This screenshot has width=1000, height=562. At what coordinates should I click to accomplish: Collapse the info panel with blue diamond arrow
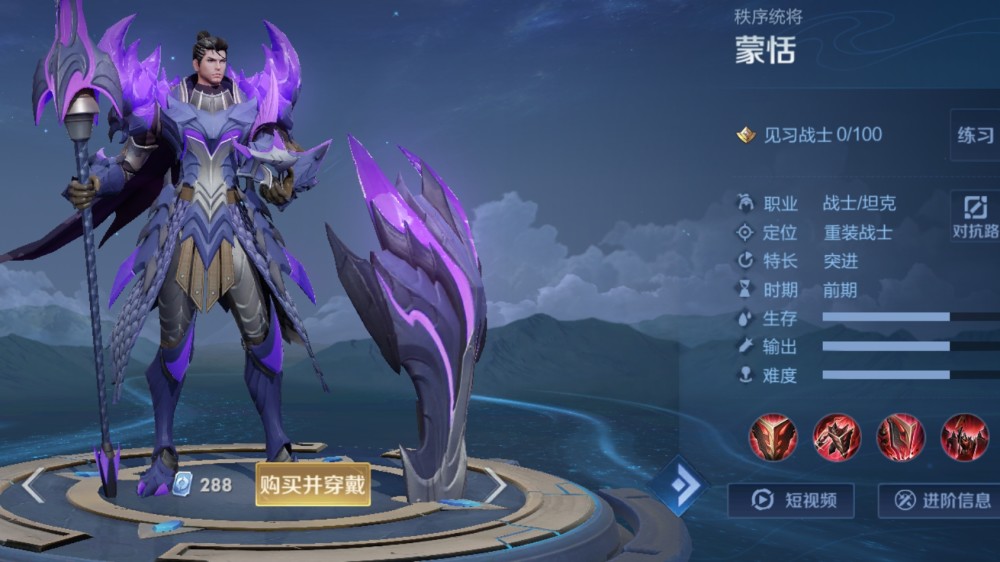(x=681, y=485)
